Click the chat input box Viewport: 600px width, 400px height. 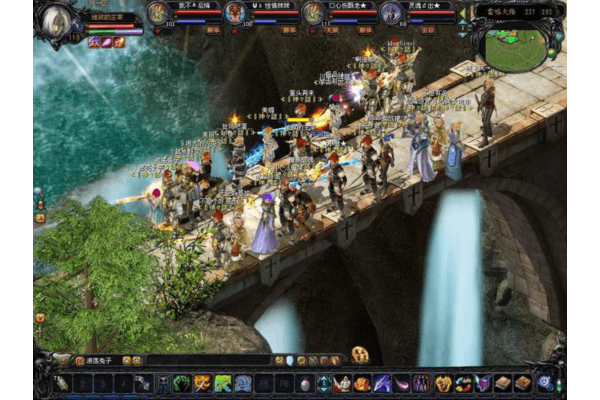pyautogui.click(x=200, y=360)
